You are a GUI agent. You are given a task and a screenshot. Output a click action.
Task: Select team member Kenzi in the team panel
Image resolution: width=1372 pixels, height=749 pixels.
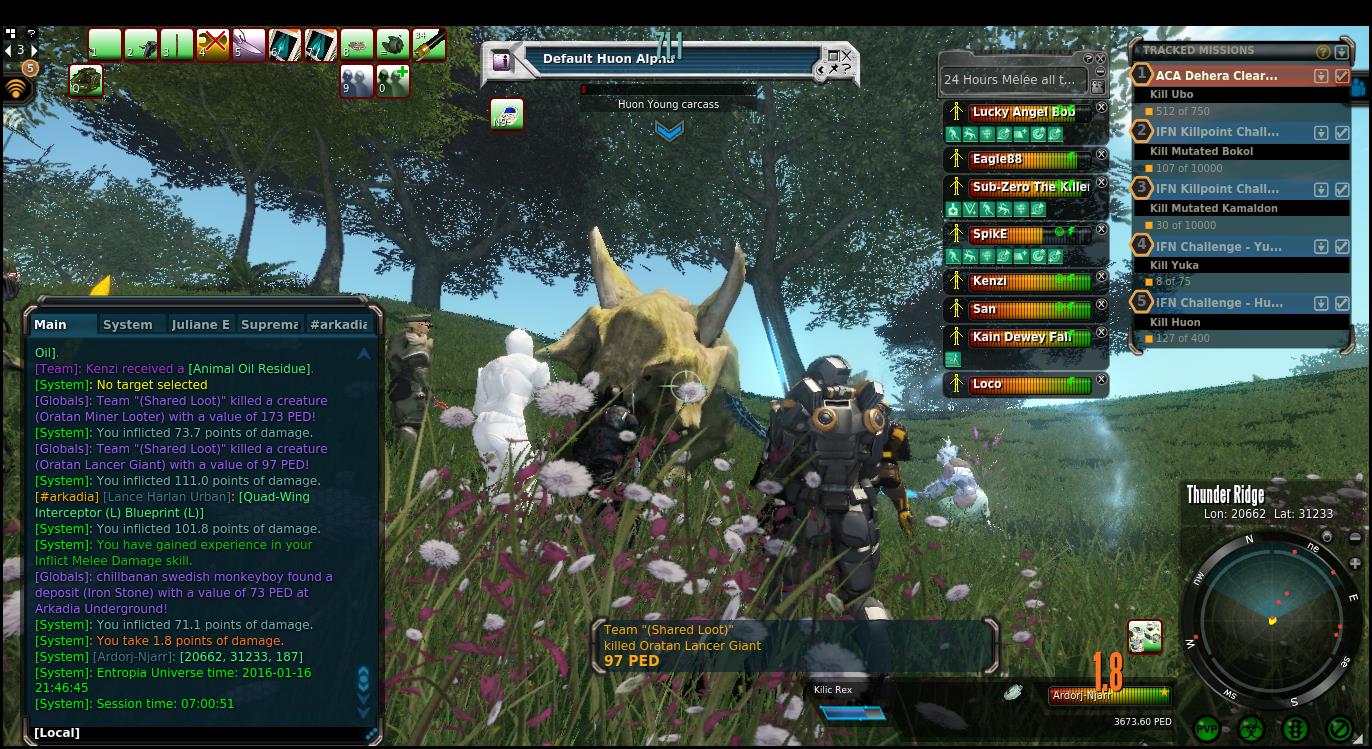[1020, 281]
